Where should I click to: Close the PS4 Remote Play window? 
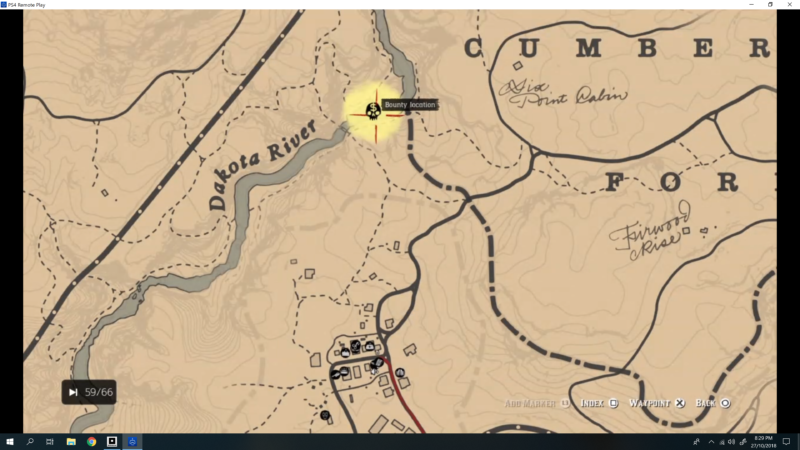(x=787, y=5)
